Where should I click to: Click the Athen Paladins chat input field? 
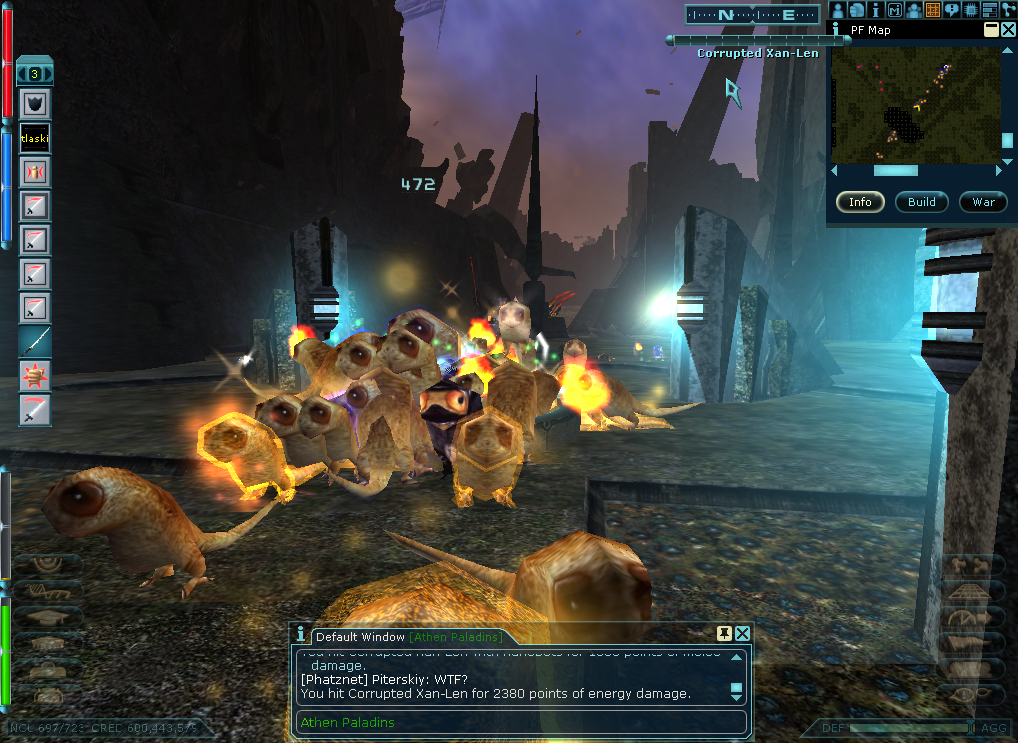click(x=520, y=723)
